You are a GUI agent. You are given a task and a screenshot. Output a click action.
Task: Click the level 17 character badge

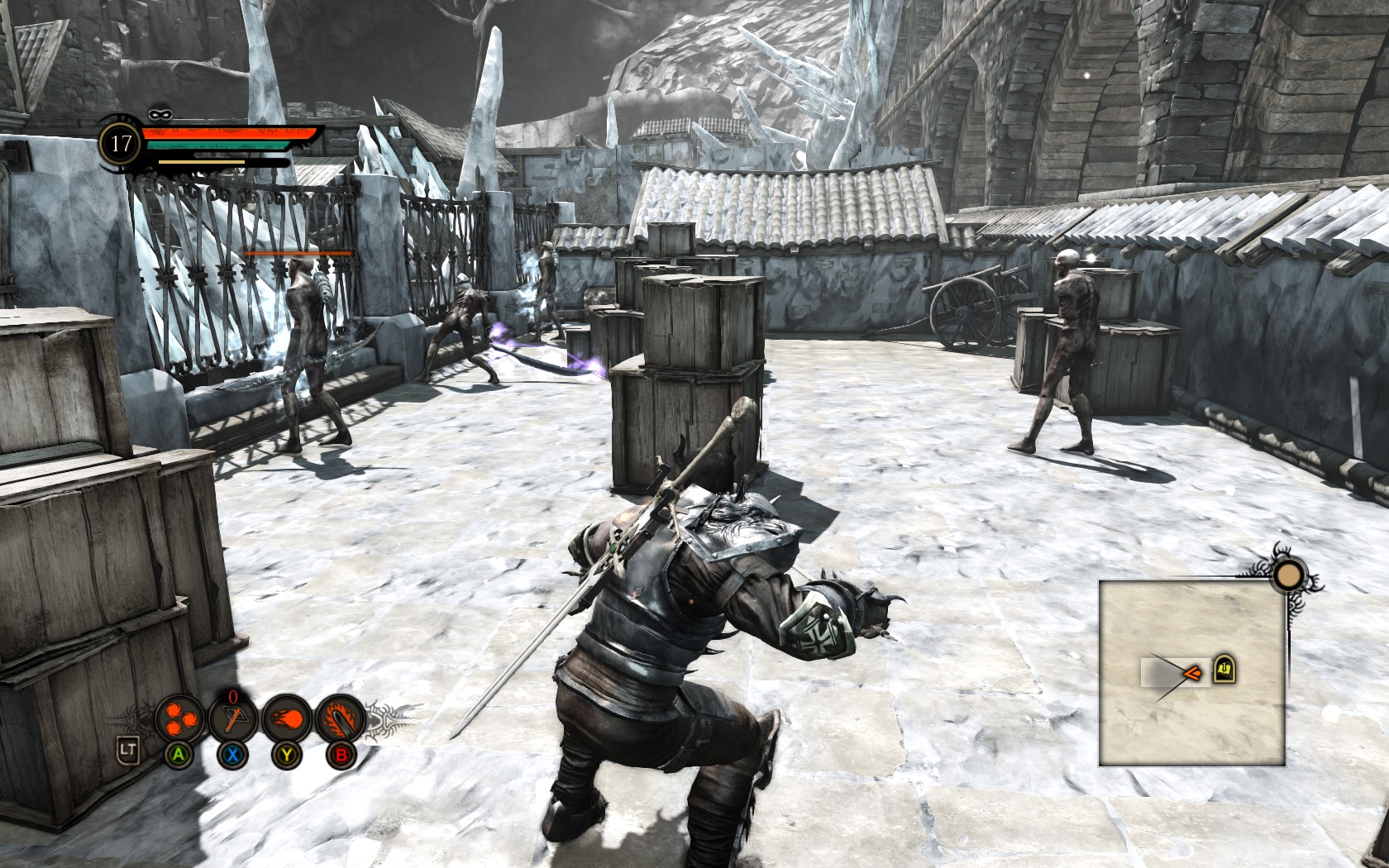122,144
